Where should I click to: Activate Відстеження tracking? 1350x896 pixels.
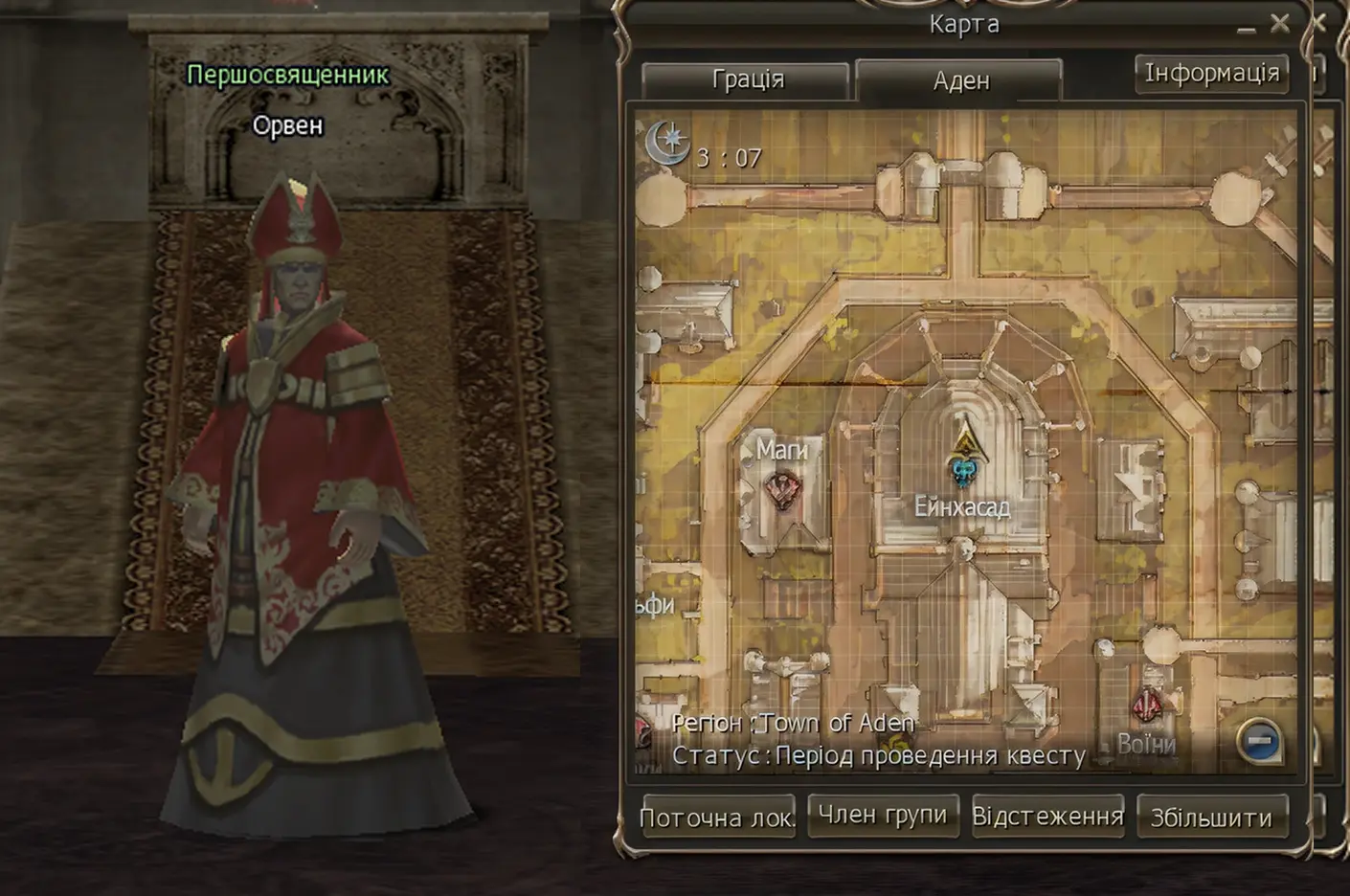coord(1047,815)
